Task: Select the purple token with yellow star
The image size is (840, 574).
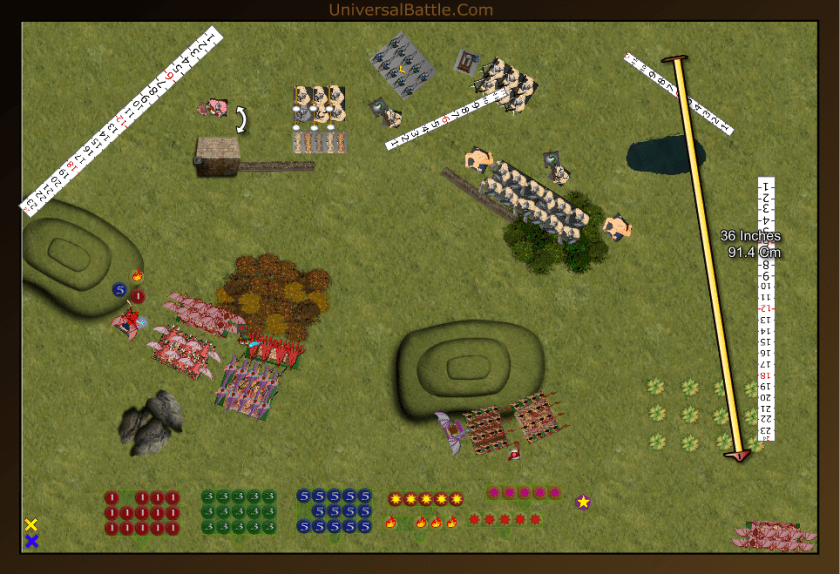Action: pyautogui.click(x=583, y=501)
